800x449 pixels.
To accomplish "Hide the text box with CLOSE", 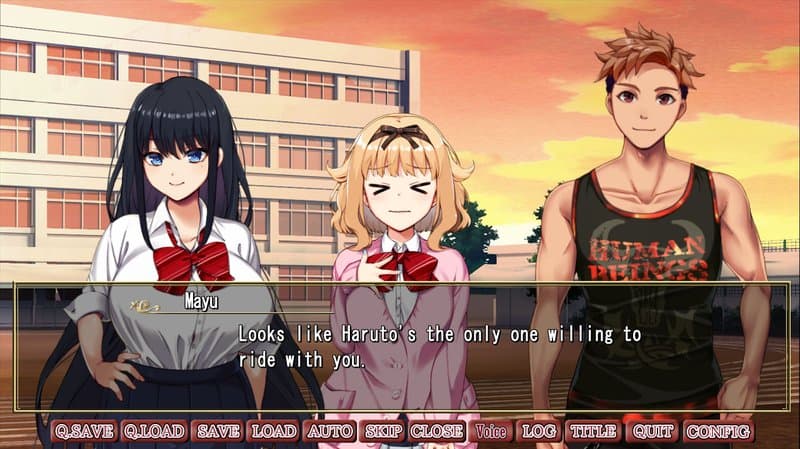I will click(437, 432).
